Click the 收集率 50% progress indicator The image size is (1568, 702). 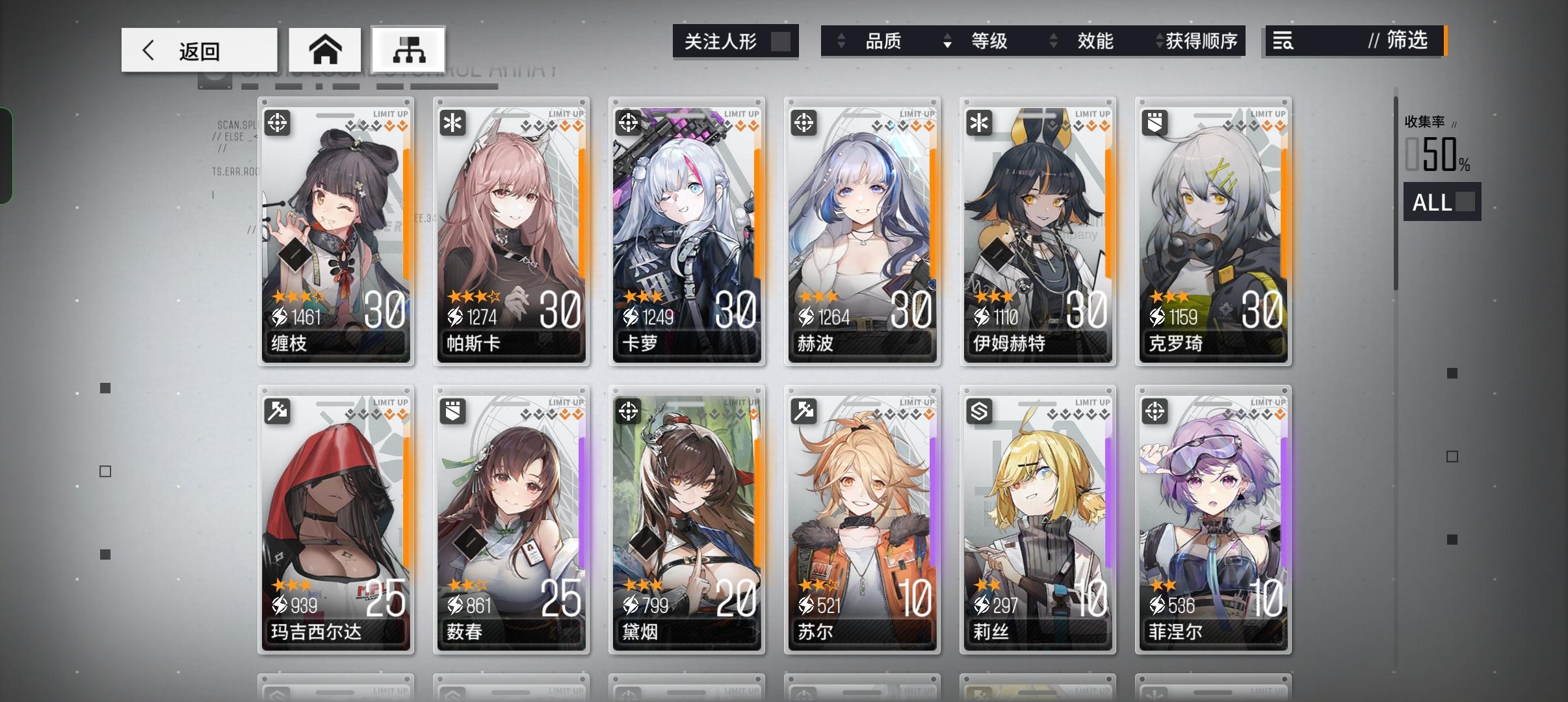point(1439,155)
